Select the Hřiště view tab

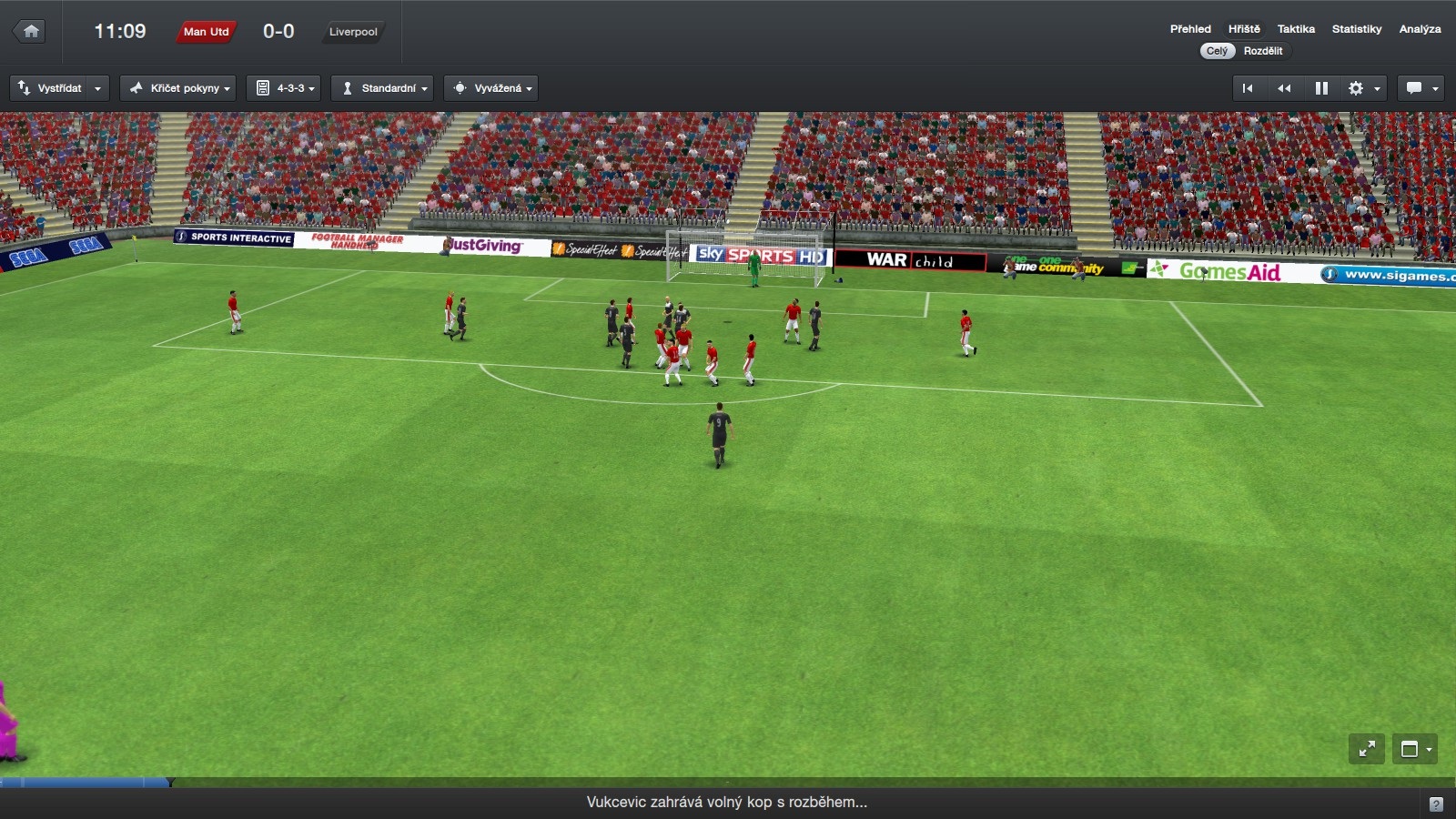tap(1244, 29)
